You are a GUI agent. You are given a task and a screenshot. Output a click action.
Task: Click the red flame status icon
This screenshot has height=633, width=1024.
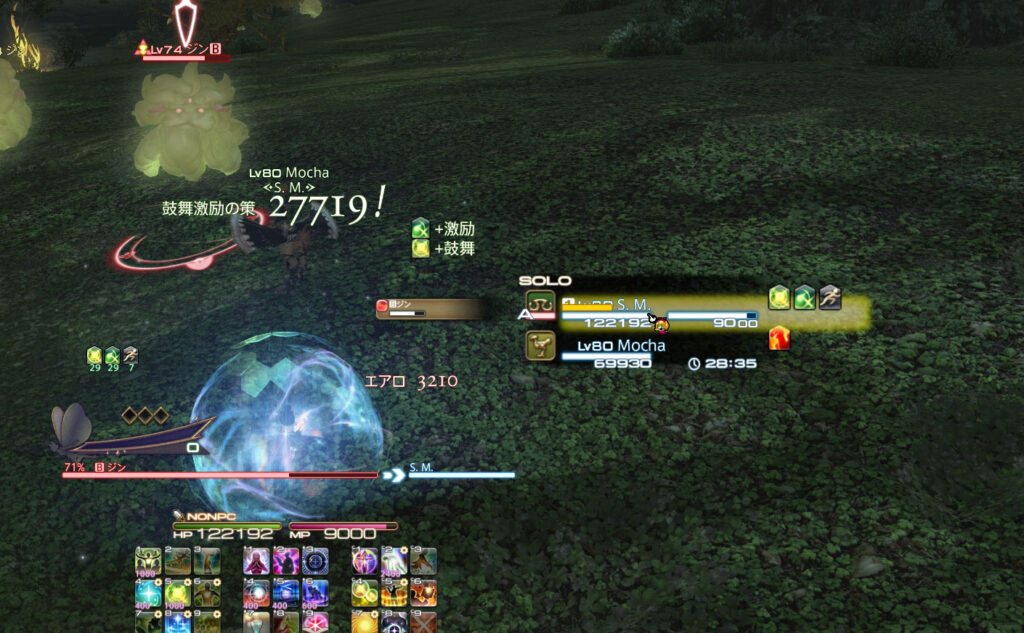click(x=779, y=339)
